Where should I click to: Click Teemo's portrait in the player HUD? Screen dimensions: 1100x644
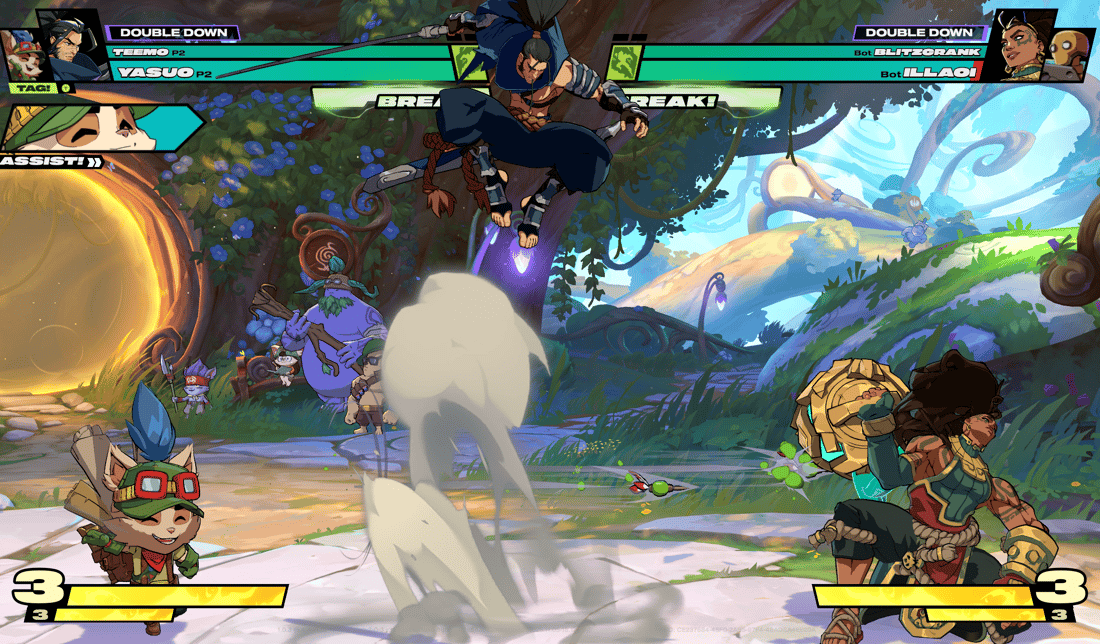pos(22,55)
